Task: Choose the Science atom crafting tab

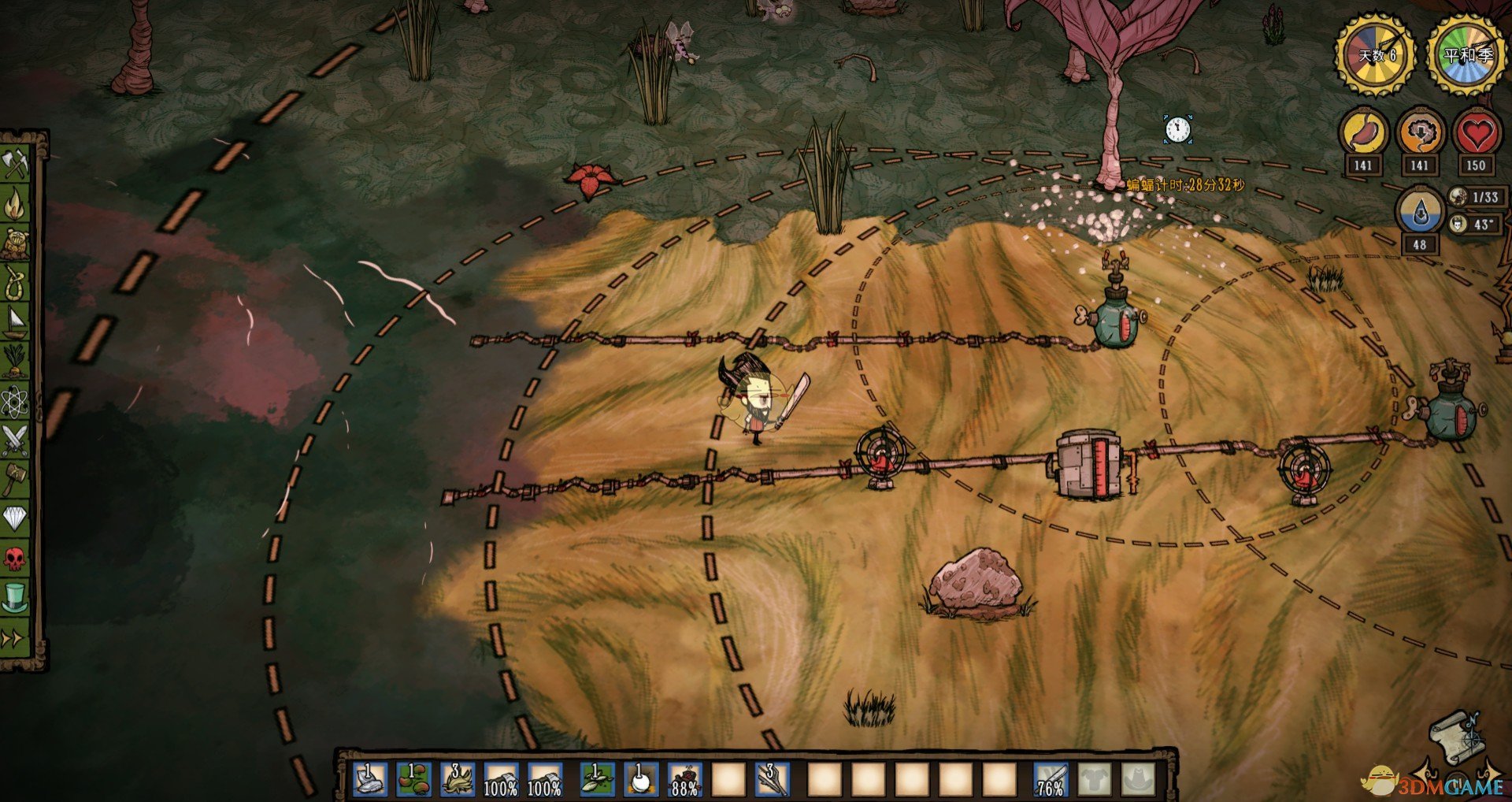Action: [15, 401]
